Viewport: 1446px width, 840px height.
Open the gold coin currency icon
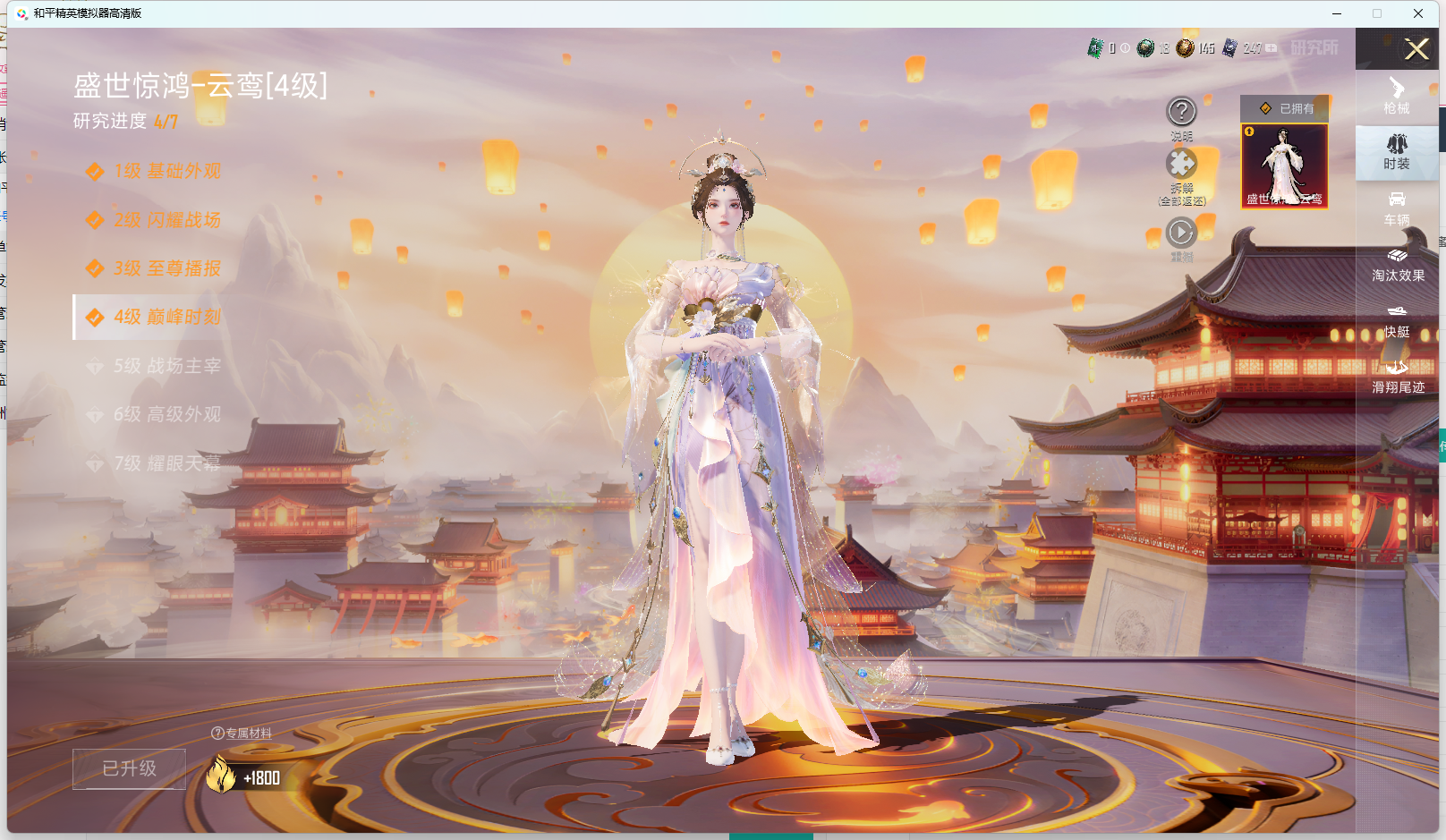tap(1189, 50)
